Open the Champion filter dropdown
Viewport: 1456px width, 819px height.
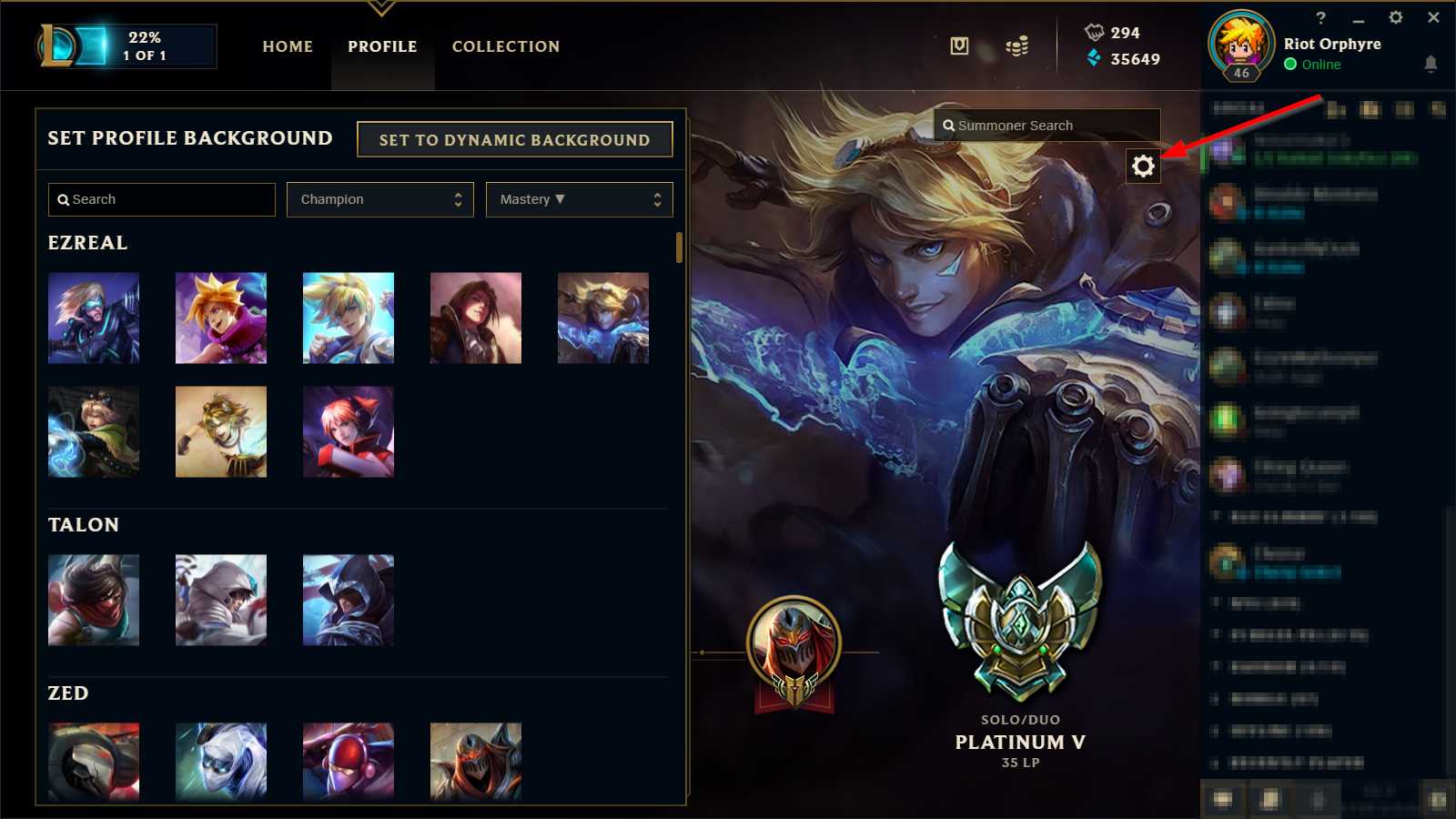(379, 199)
